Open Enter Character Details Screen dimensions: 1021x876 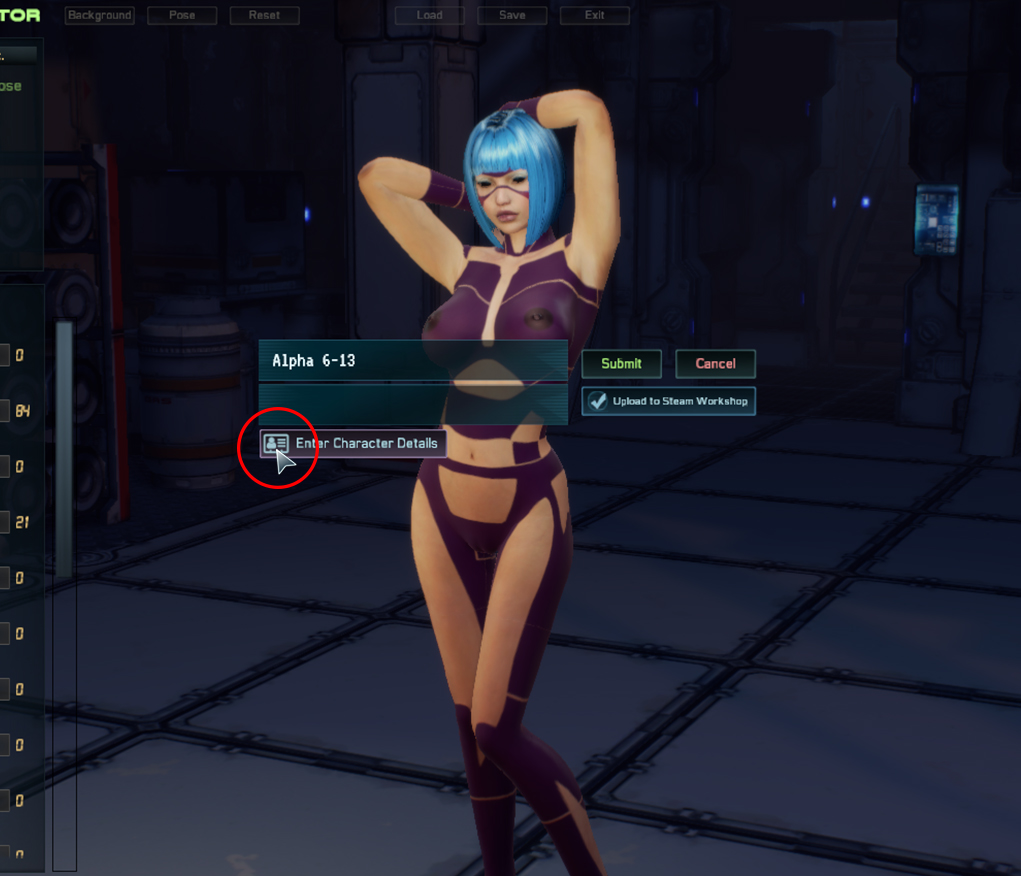coord(348,443)
